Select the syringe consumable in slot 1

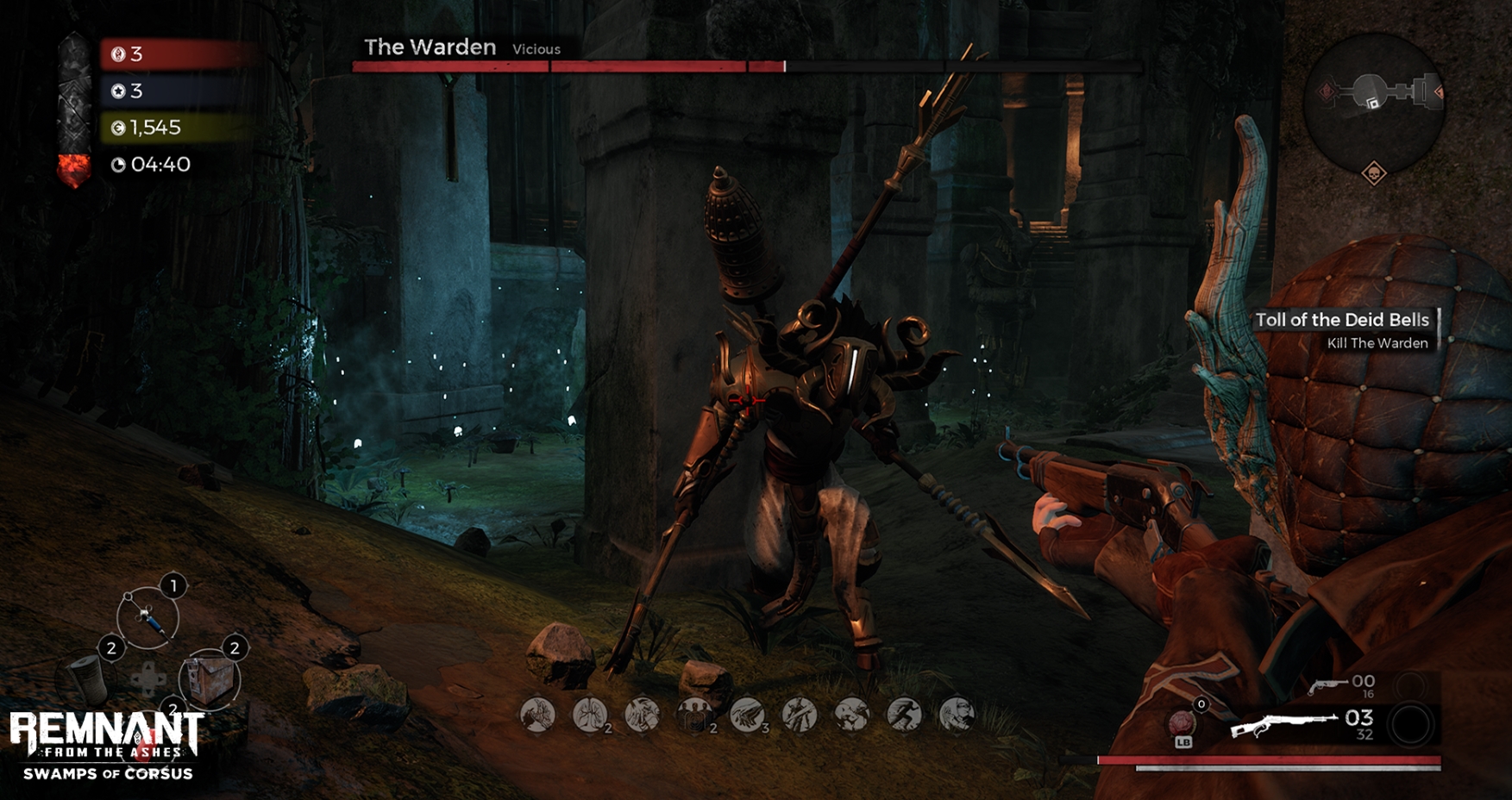(148, 616)
